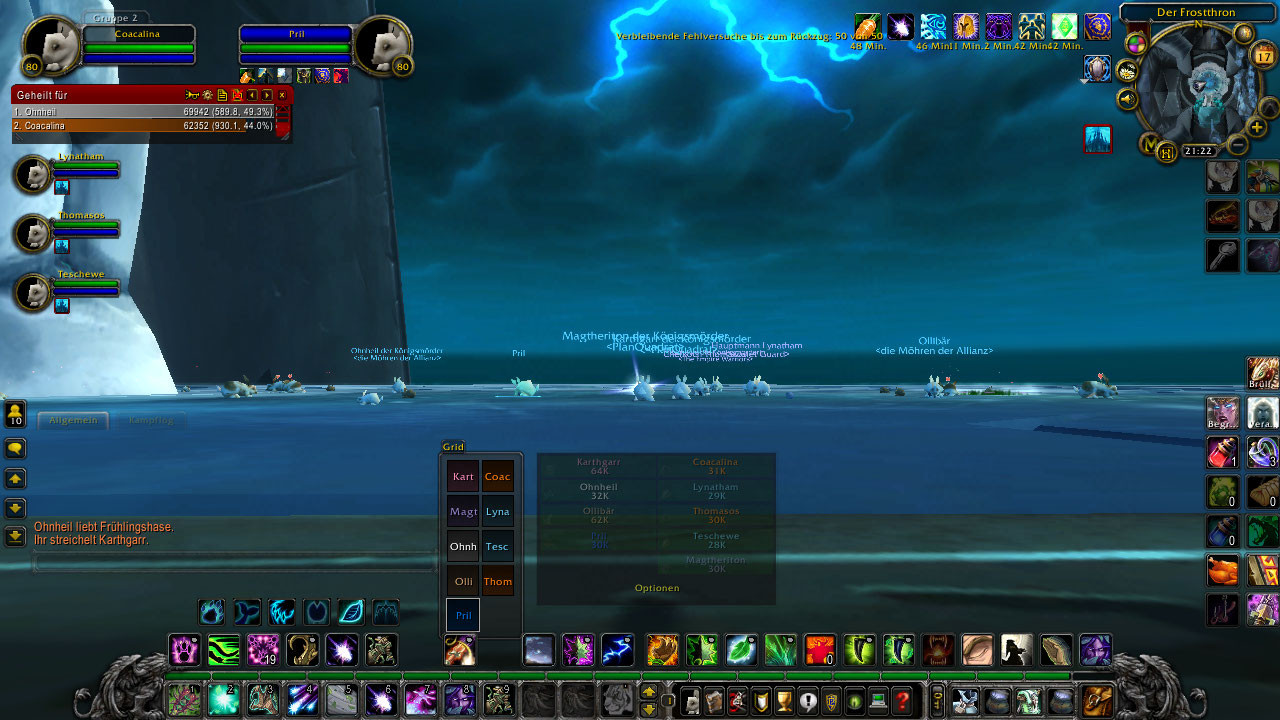This screenshot has width=1280, height=720.
Task: Use the red potion in side bar
Action: pyautogui.click(x=1222, y=452)
